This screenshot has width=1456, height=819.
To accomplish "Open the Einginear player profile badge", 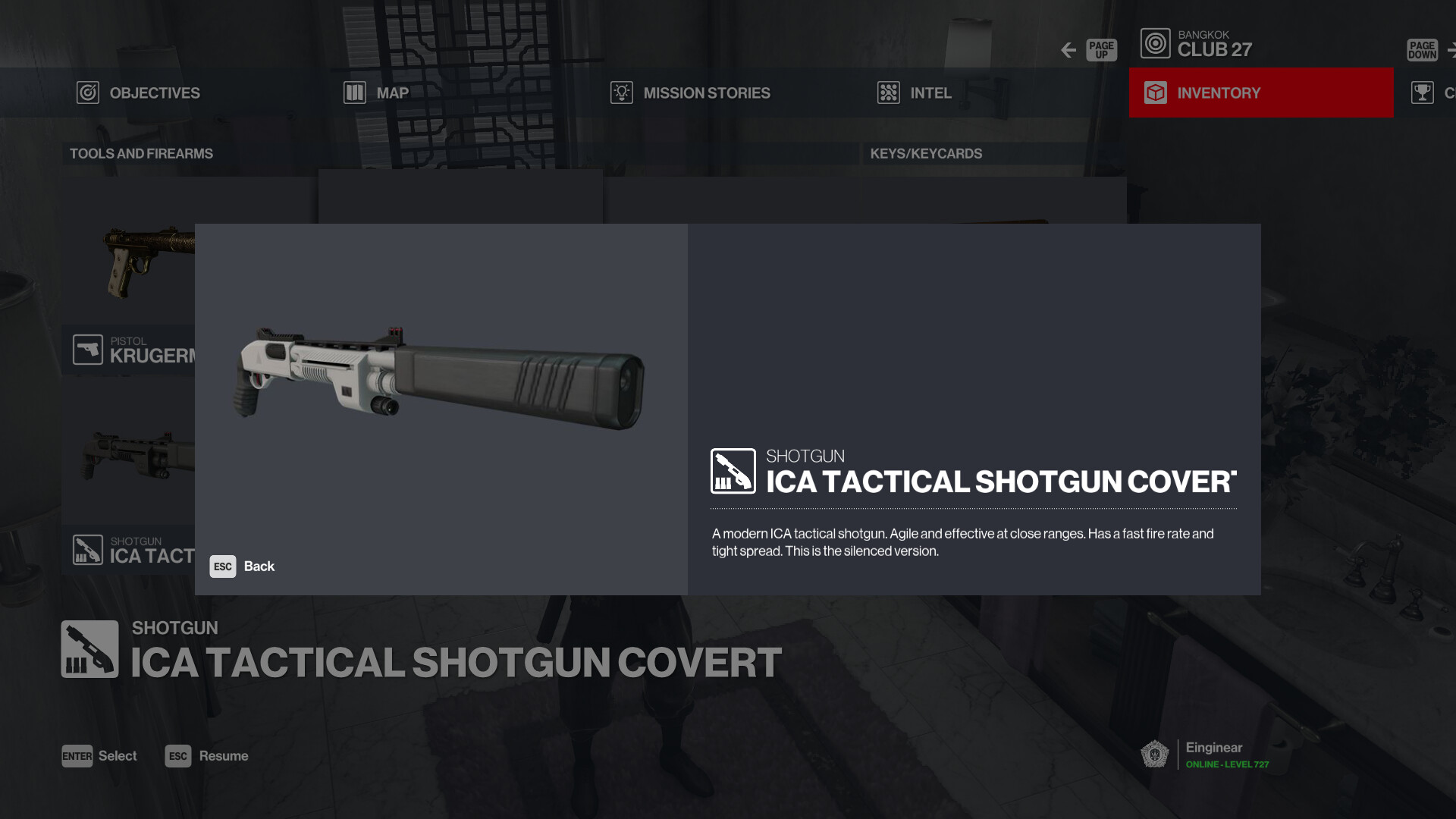I will click(x=1205, y=755).
